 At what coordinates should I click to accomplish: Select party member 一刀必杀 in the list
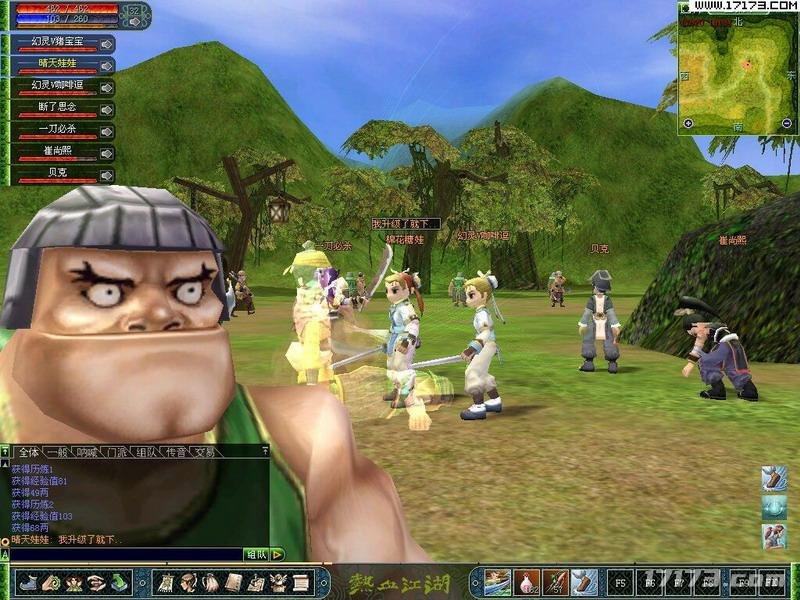point(56,131)
